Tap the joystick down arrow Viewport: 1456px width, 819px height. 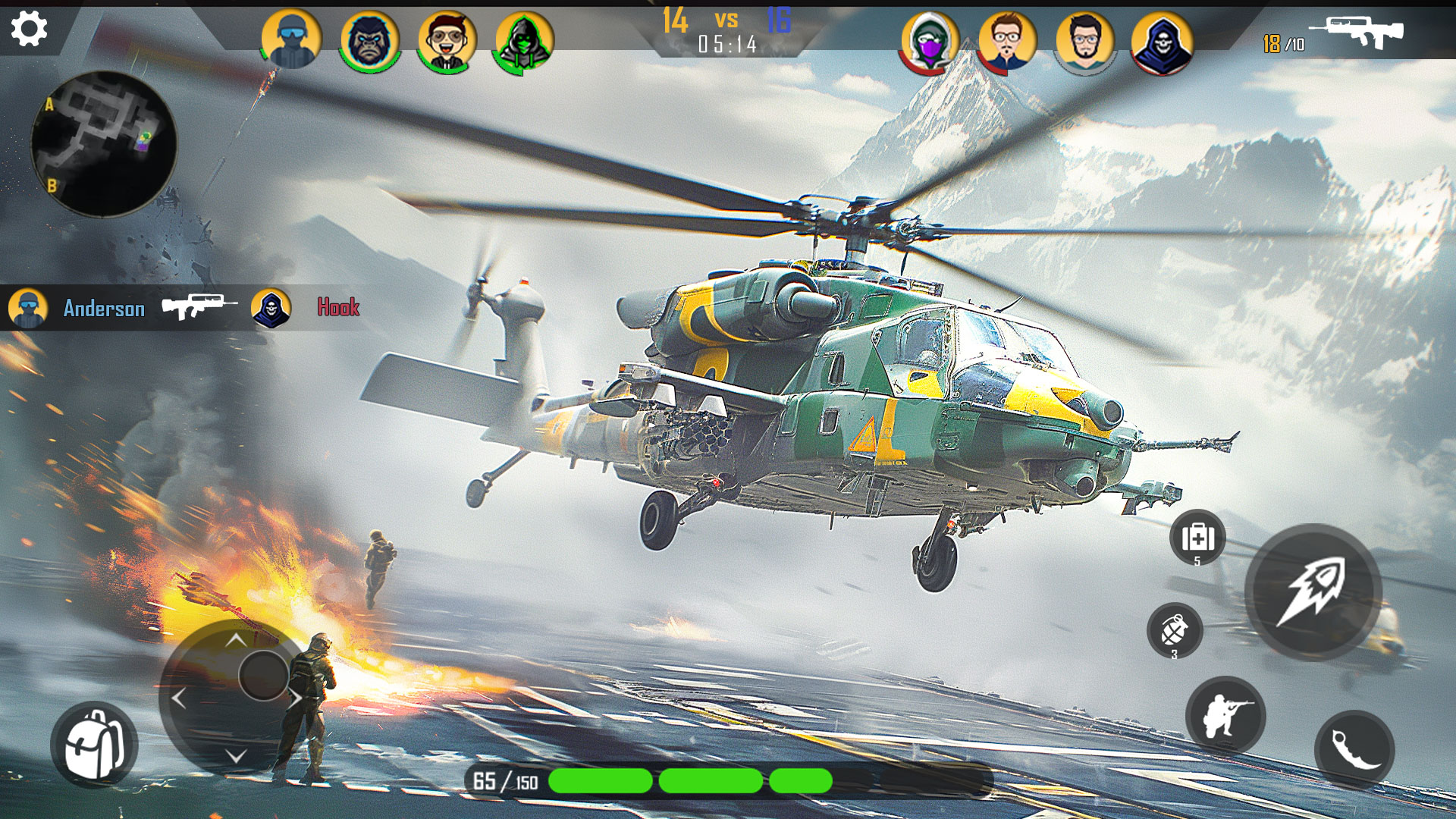click(236, 755)
